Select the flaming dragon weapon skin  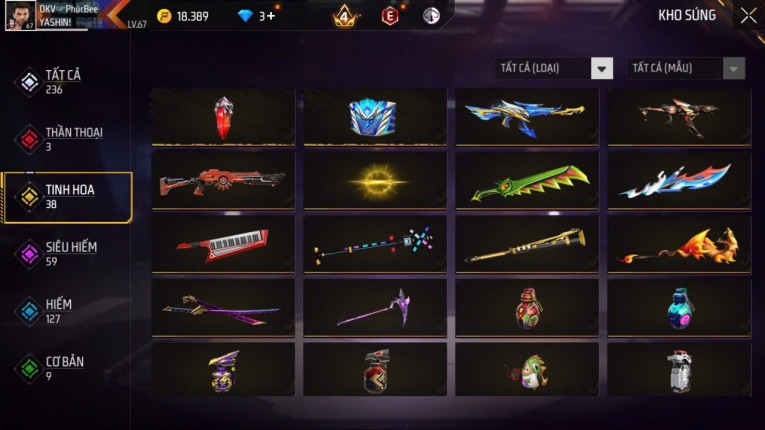(x=679, y=244)
